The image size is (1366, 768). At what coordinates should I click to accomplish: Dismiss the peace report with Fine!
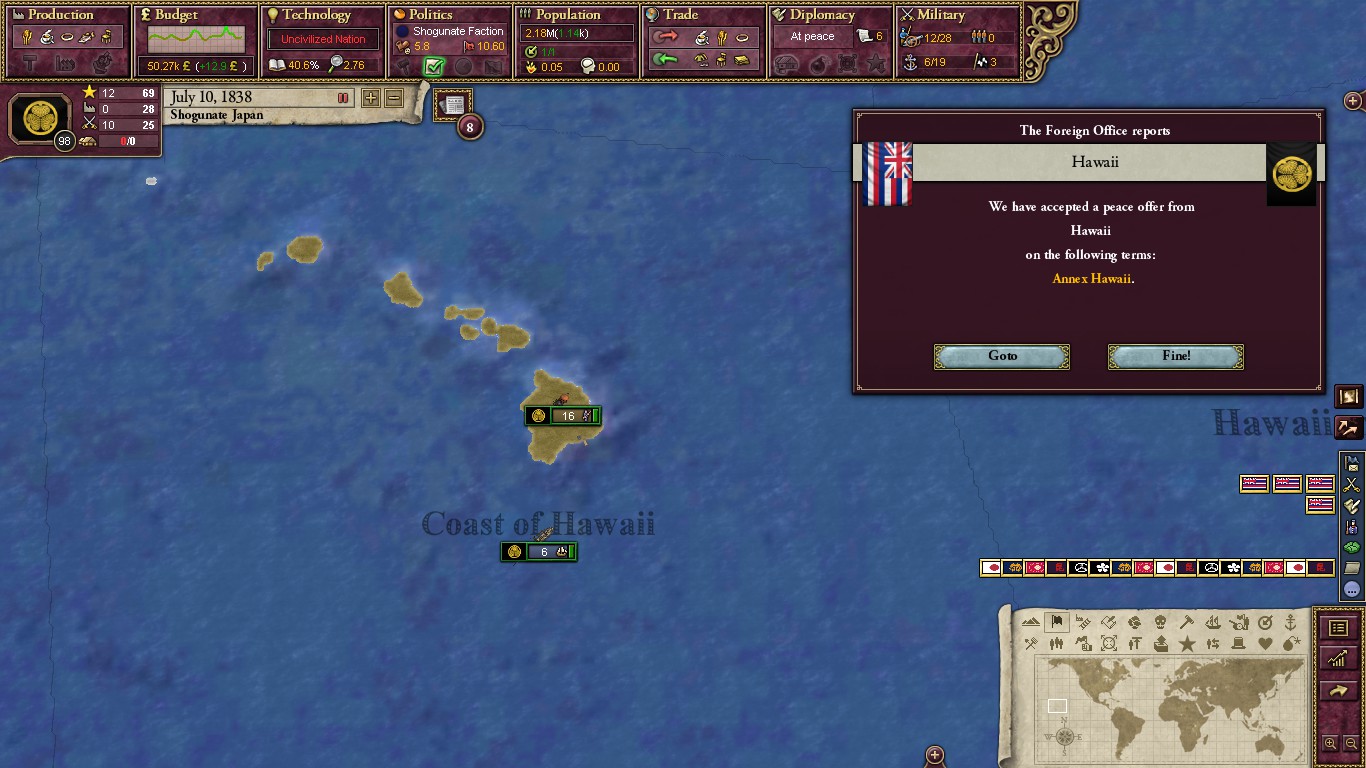point(1175,357)
